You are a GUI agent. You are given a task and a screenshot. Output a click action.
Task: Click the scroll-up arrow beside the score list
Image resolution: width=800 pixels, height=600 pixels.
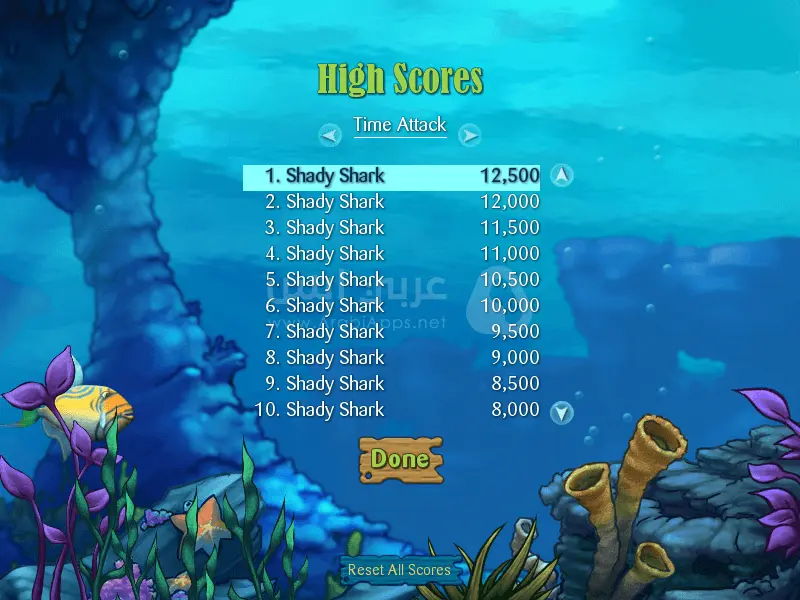coord(562,176)
